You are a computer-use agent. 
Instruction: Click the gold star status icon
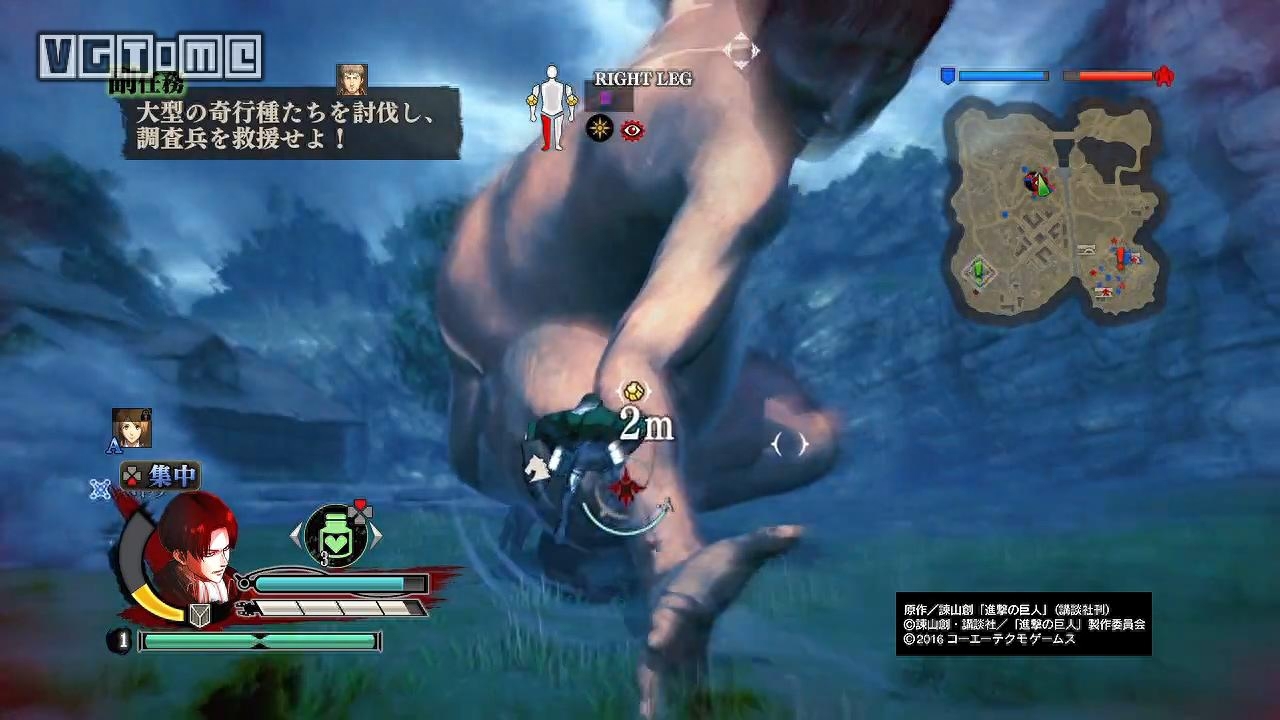[599, 129]
